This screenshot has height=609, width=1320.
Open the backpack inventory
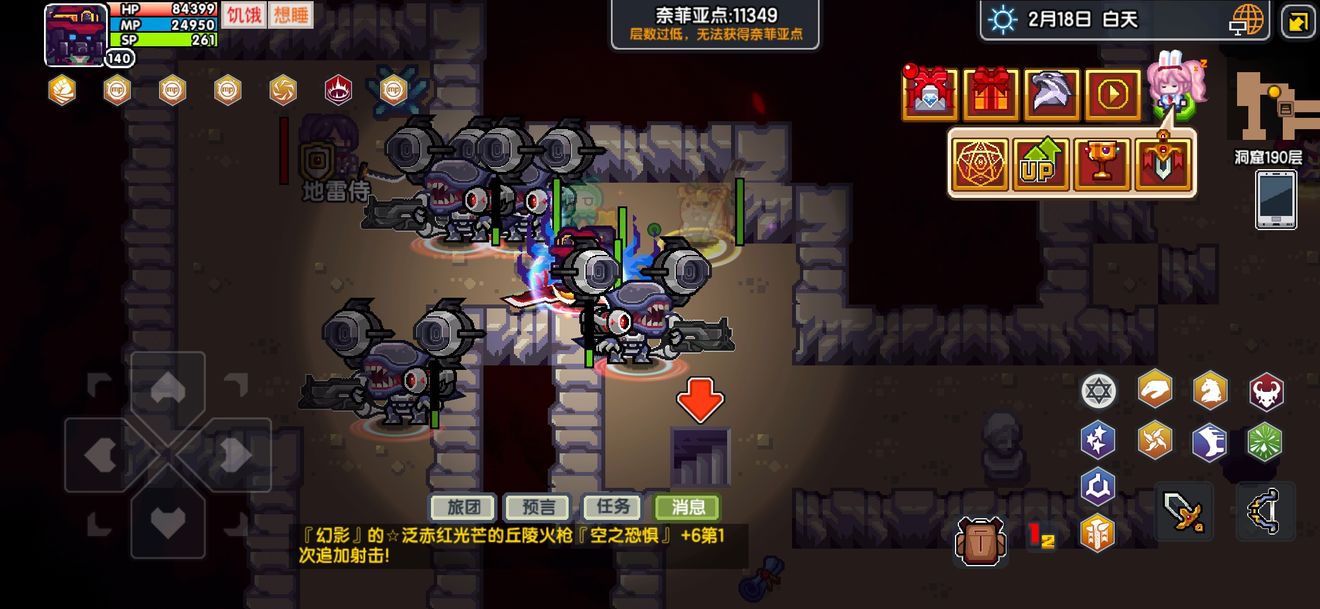tap(980, 541)
